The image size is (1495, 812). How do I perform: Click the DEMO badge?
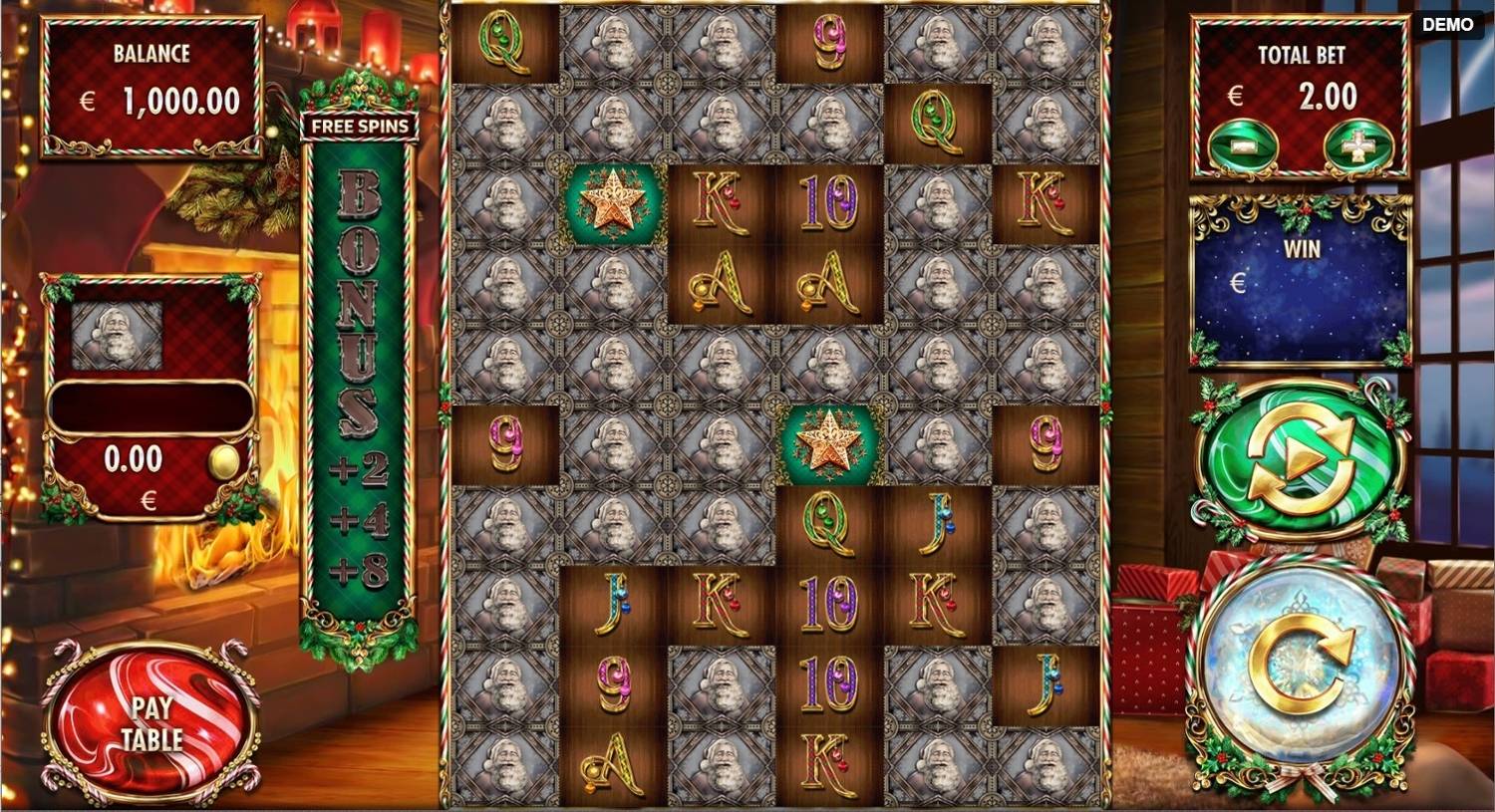(x=1447, y=23)
